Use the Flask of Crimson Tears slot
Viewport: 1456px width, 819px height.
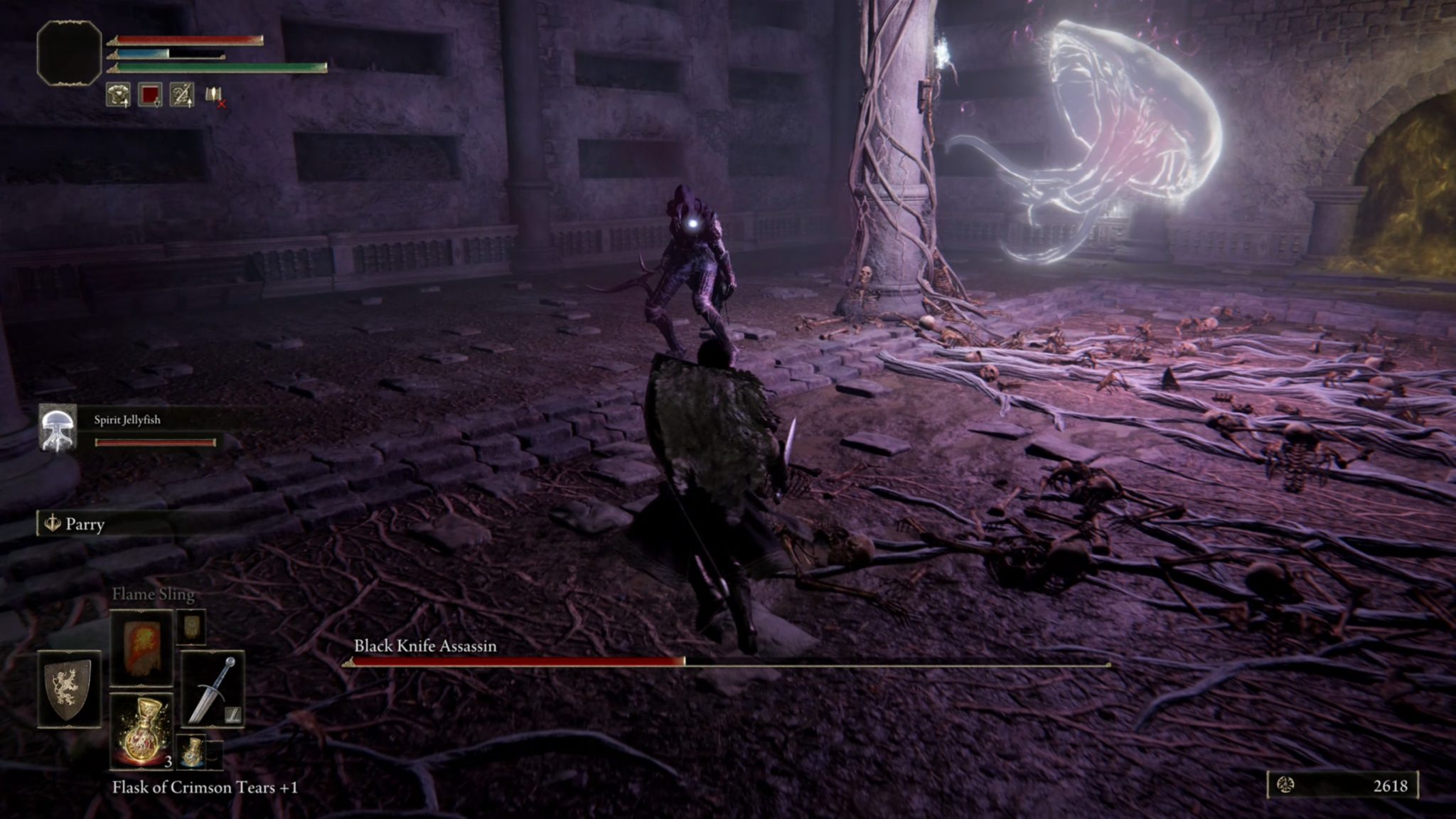tap(141, 731)
